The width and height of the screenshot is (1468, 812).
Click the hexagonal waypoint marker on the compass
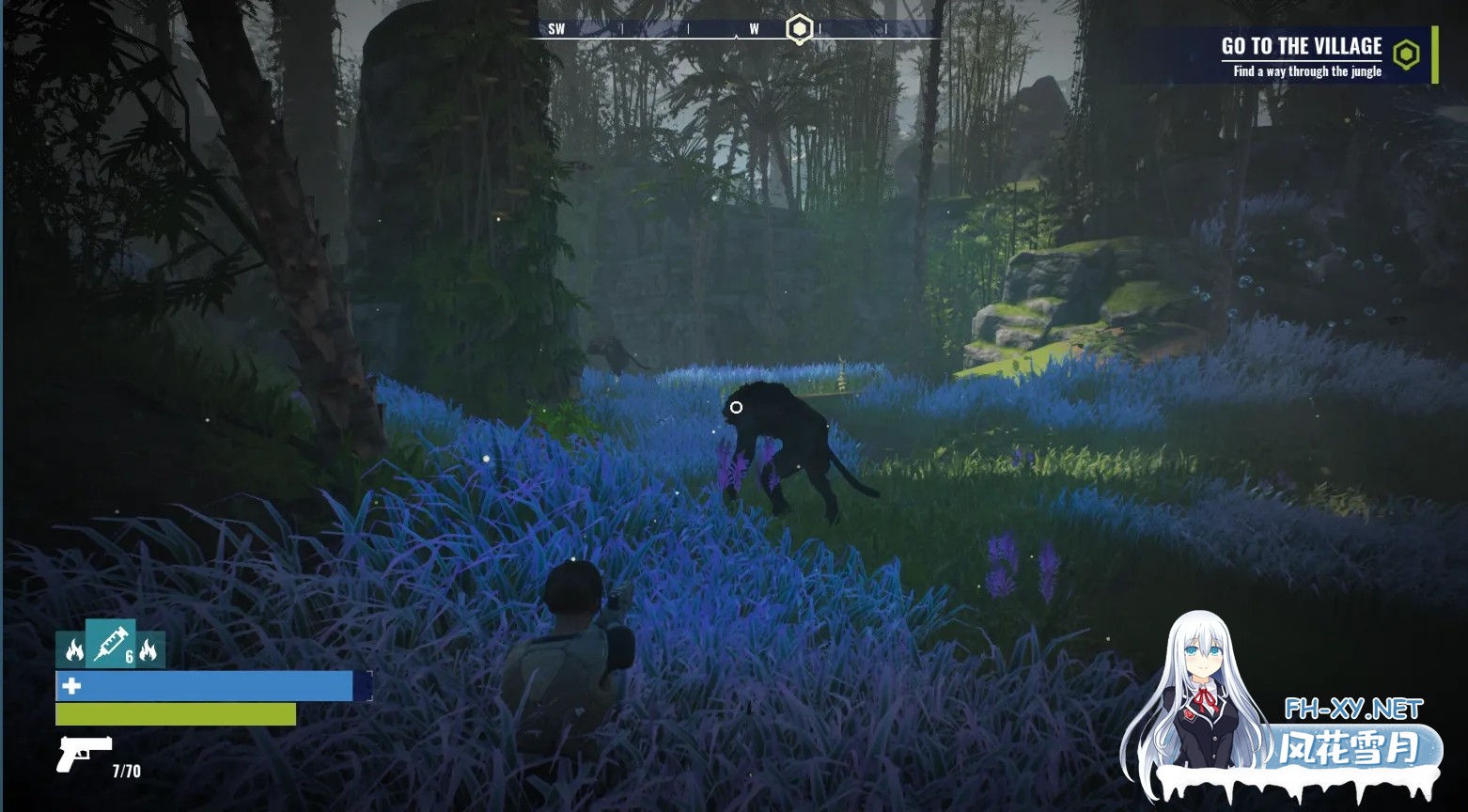point(798,28)
